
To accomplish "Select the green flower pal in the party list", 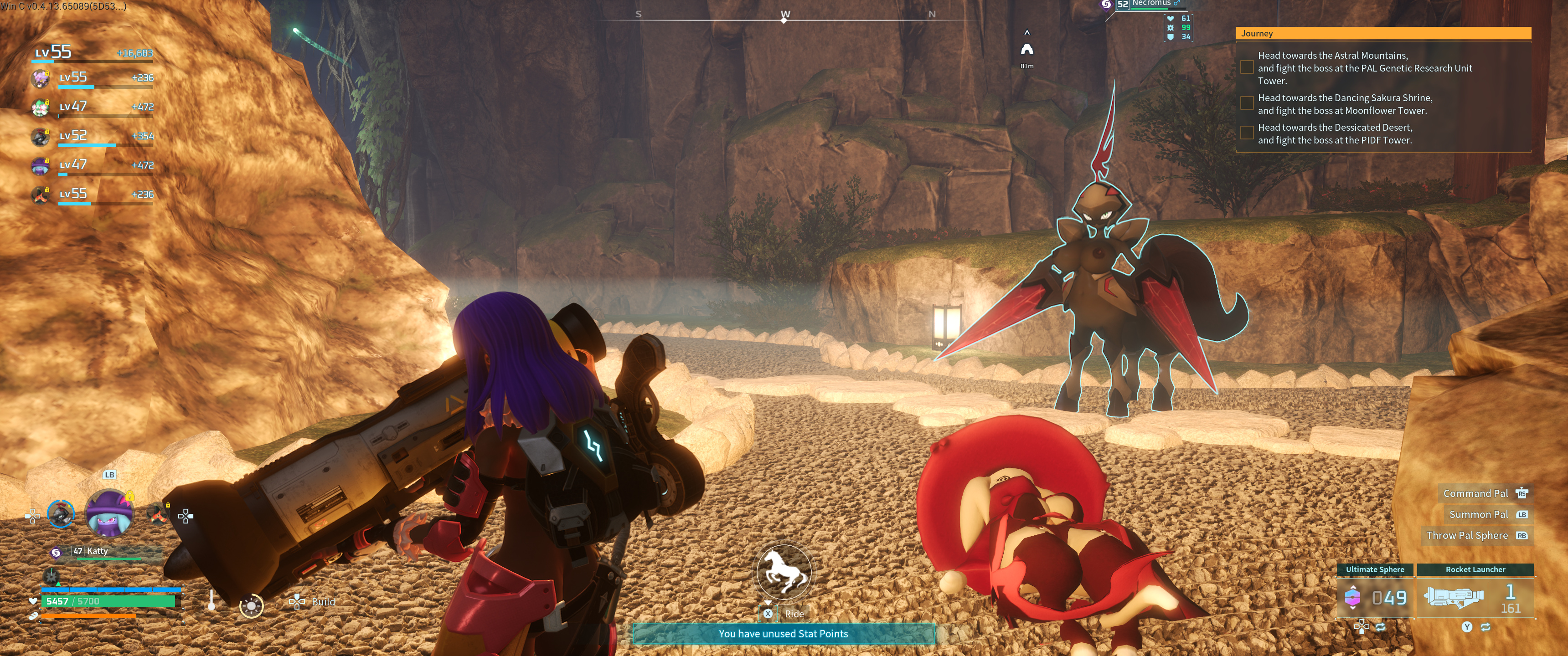I will coord(40,107).
